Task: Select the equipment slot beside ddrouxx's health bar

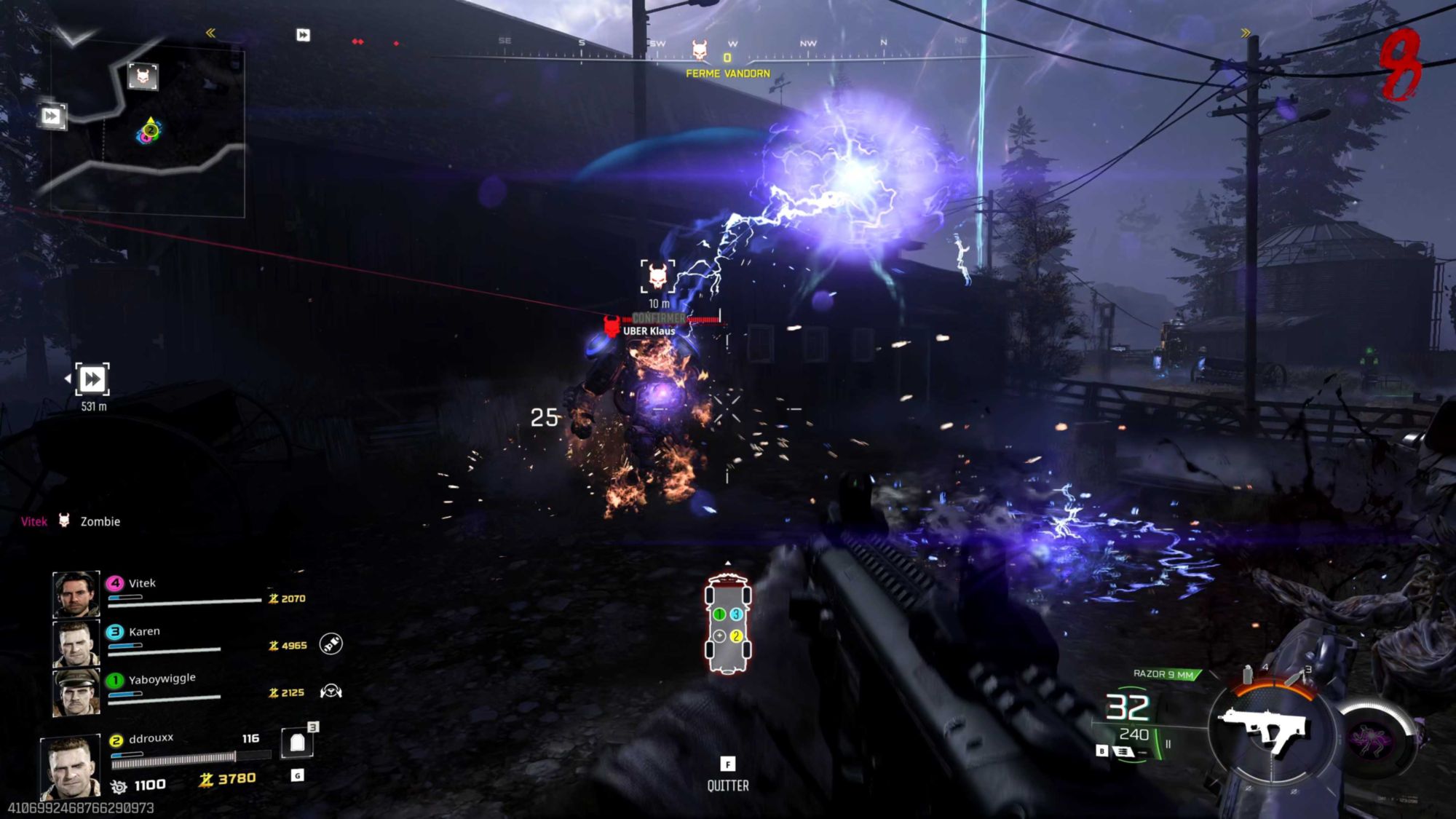Action: pyautogui.click(x=297, y=743)
